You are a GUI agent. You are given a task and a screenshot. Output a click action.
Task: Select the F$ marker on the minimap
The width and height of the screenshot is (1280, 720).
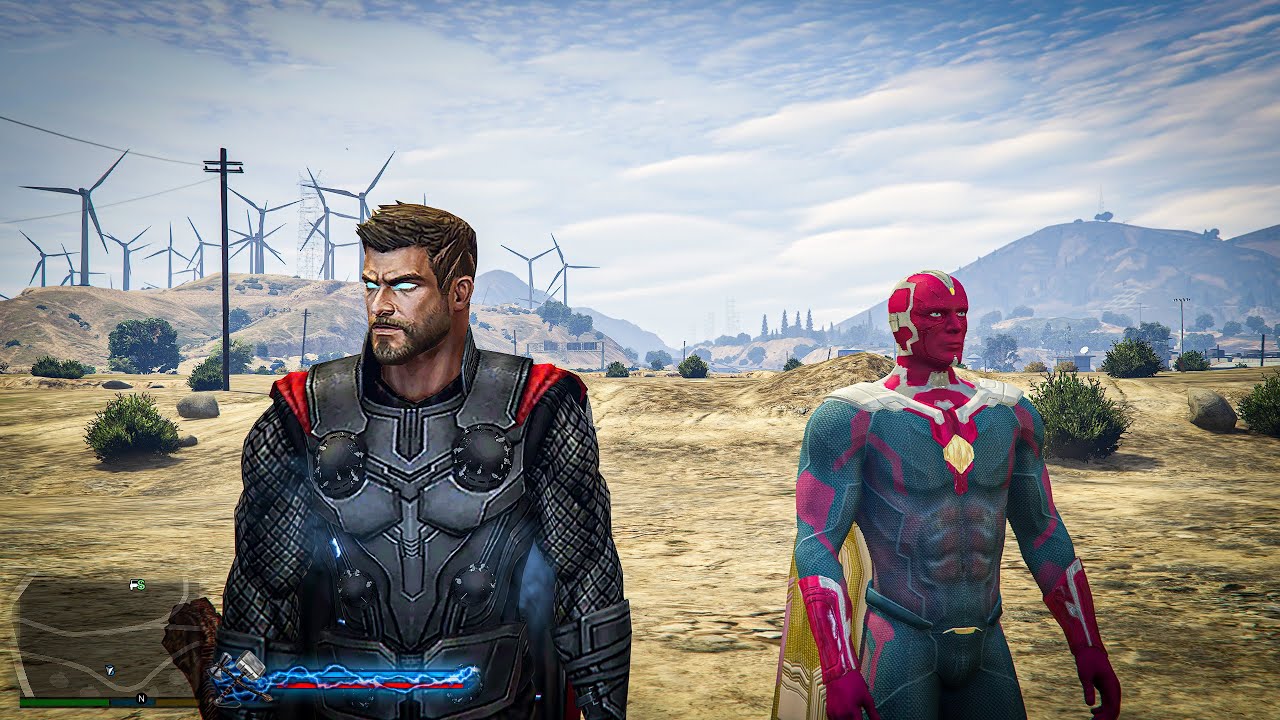136,585
